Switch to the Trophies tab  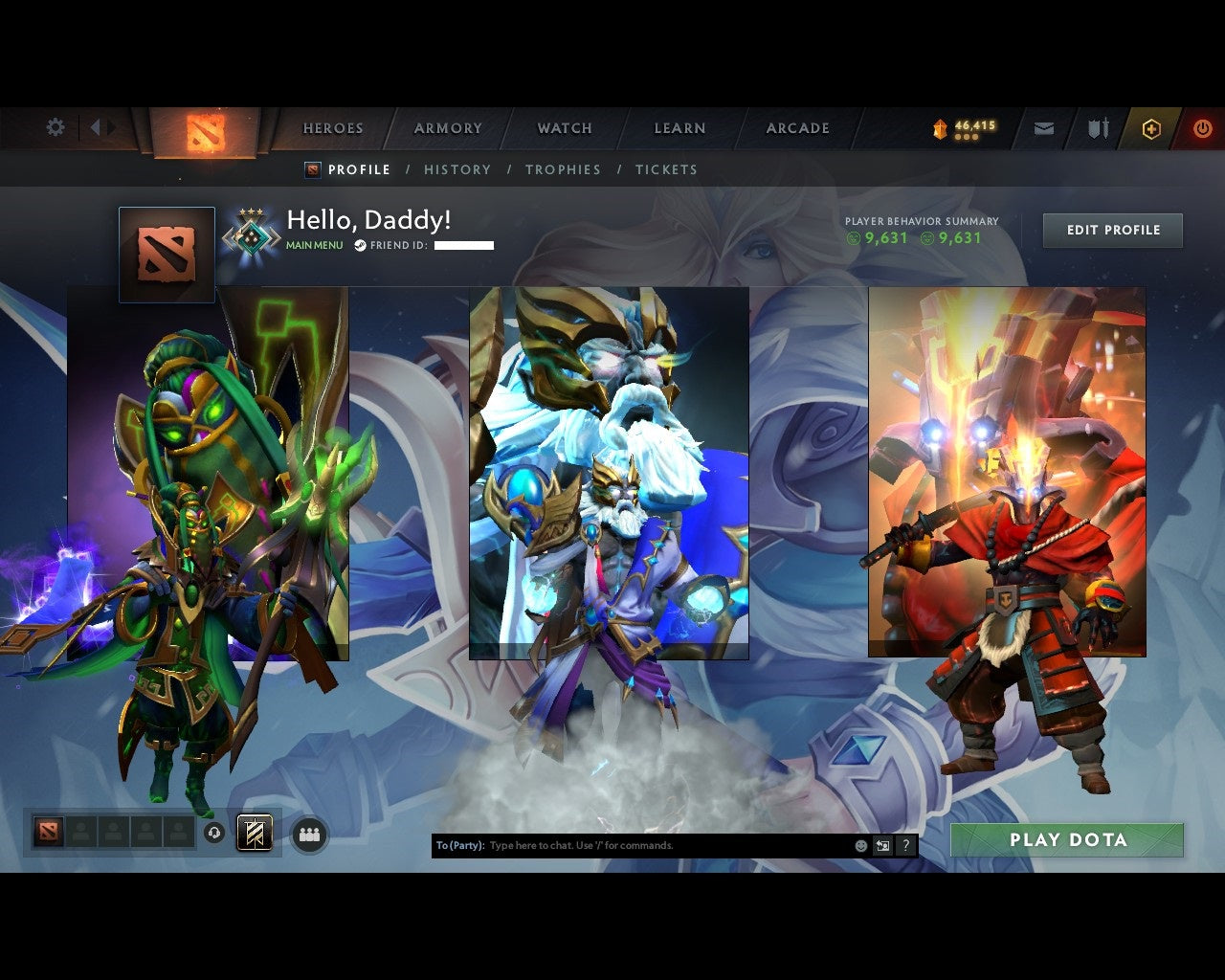click(564, 169)
